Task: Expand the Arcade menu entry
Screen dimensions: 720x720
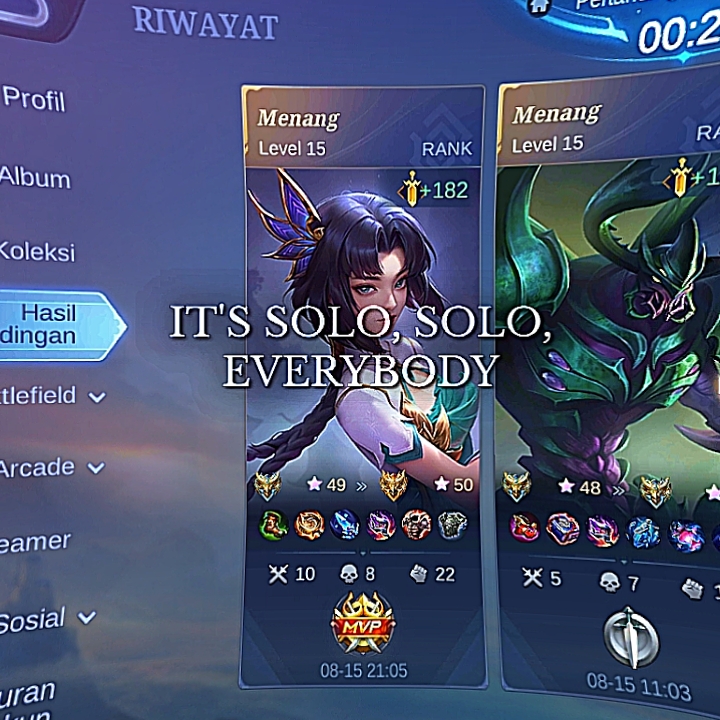Action: 48,468
